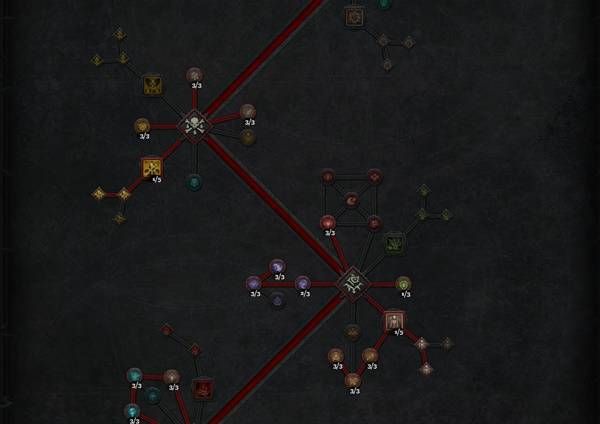Image resolution: width=600 pixels, height=424 pixels.
Task: Click the unranked dark purple passive node
Action: click(x=278, y=299)
